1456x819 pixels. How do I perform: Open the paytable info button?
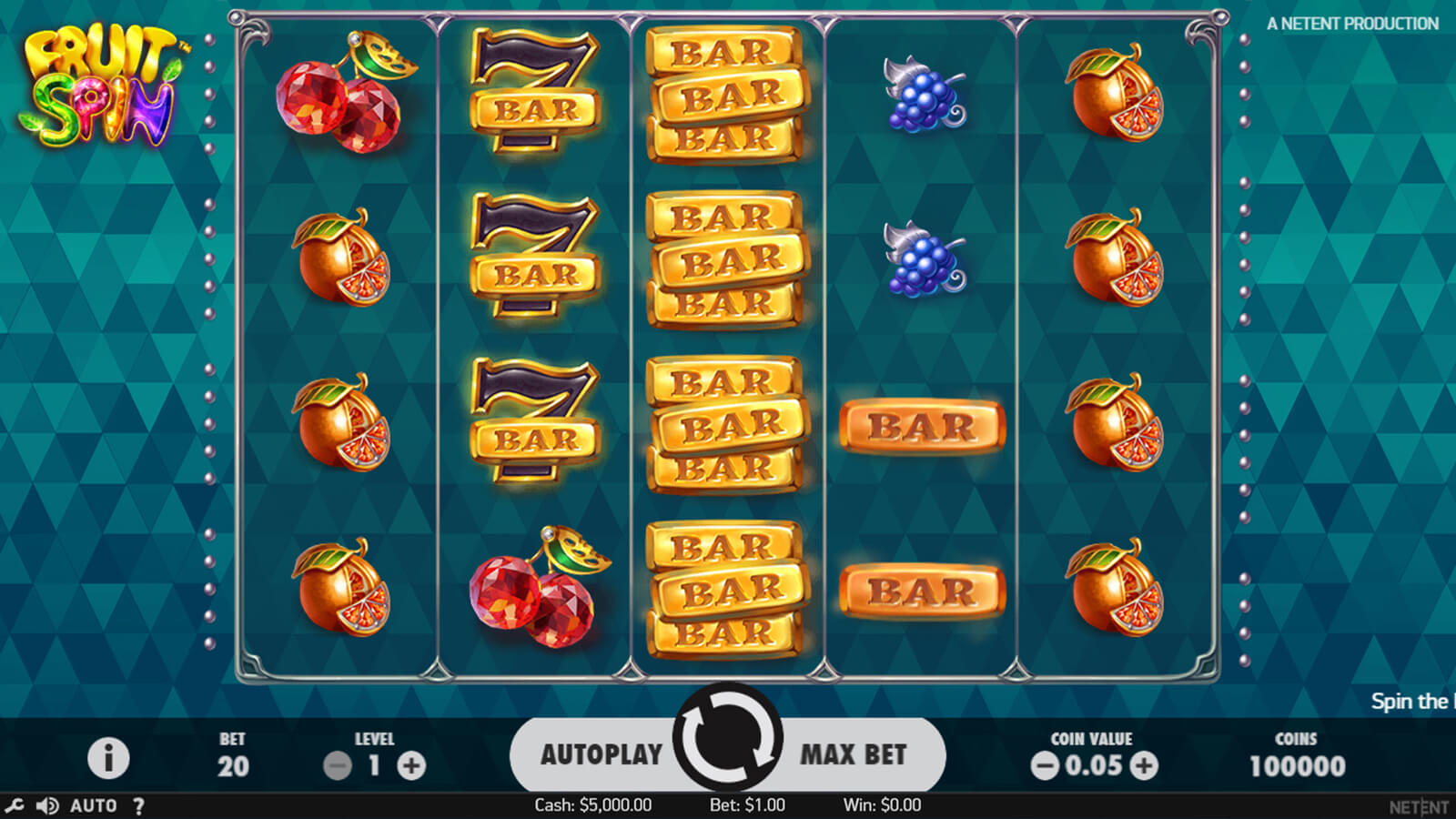[108, 757]
